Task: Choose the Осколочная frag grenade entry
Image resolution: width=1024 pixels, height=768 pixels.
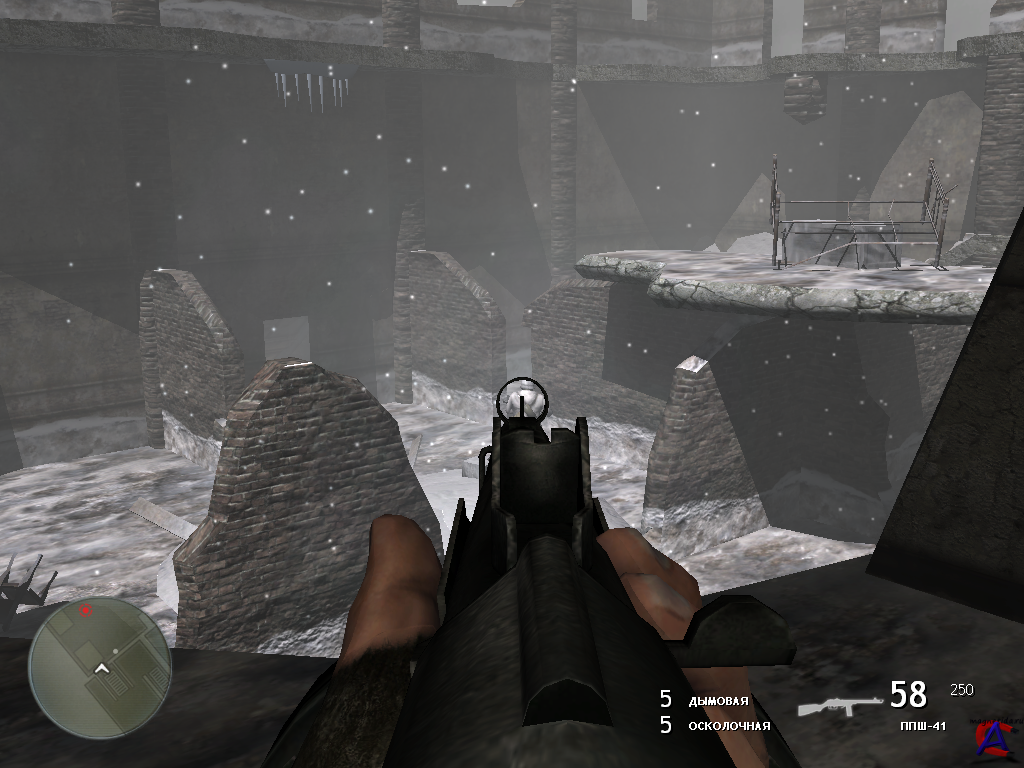Action: coord(728,726)
